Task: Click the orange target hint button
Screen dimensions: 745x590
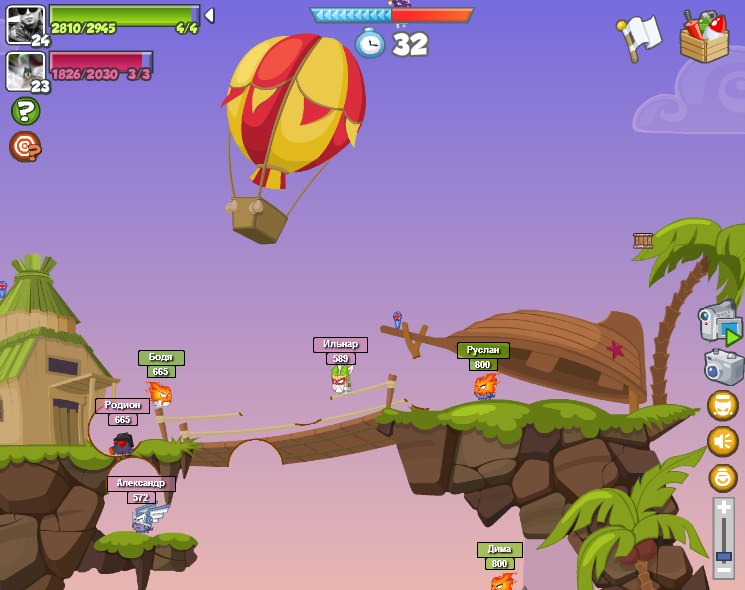Action: (x=25, y=147)
